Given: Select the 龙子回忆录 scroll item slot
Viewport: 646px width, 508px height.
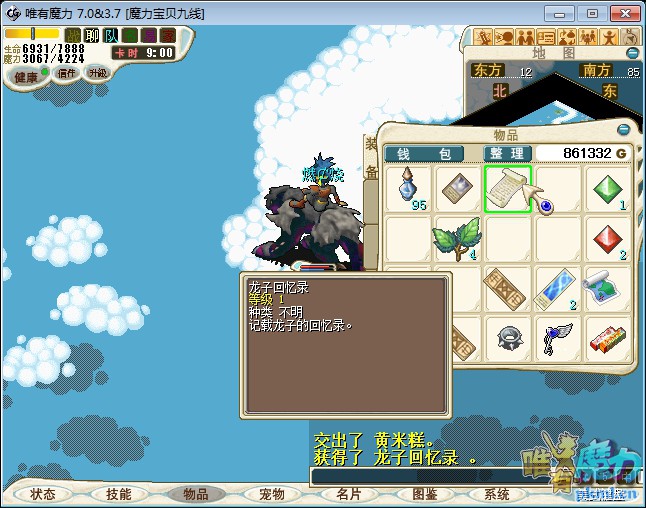Looking at the screenshot, I should [x=508, y=188].
